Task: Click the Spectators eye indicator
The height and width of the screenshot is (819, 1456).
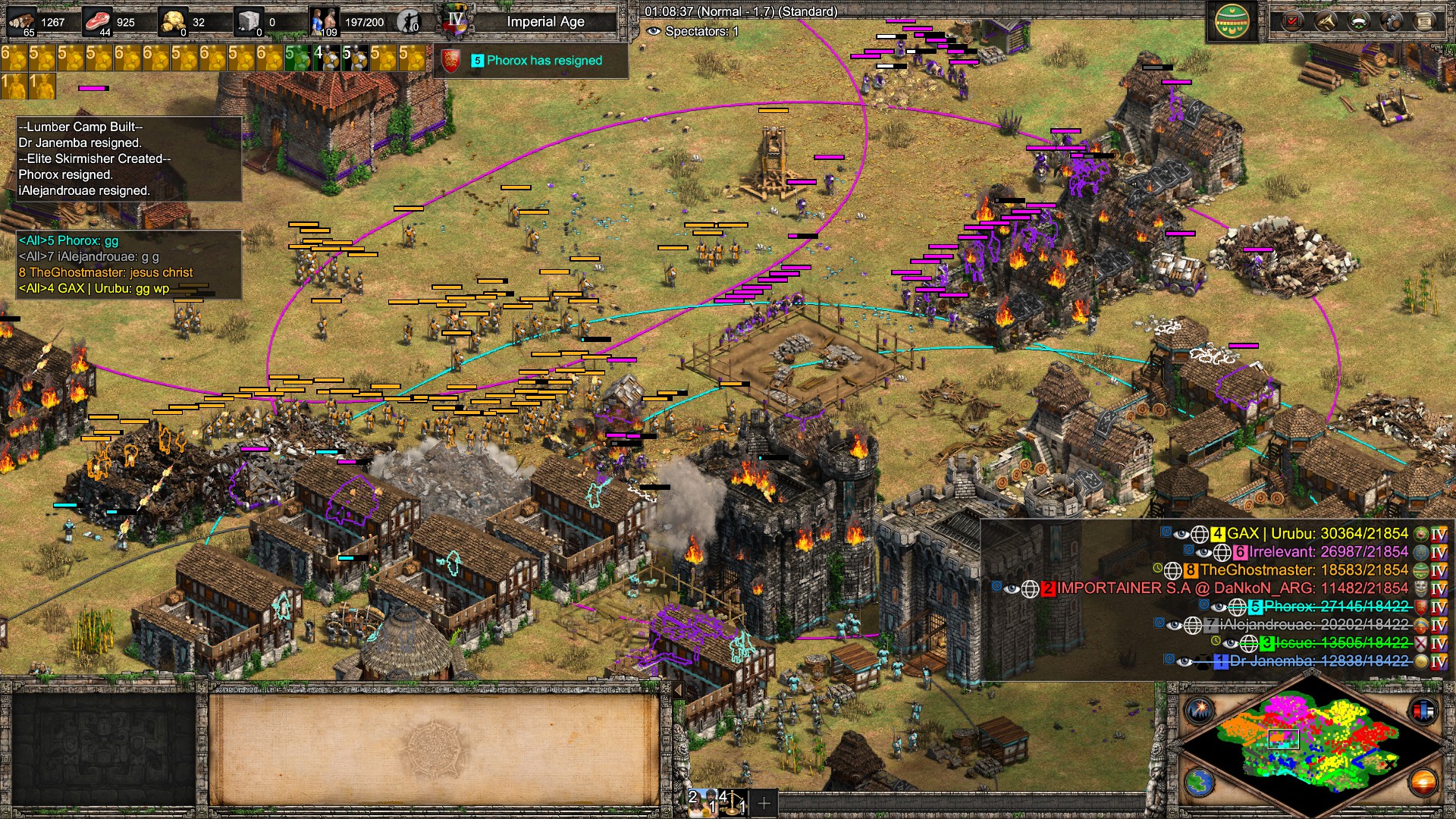Action: click(653, 32)
